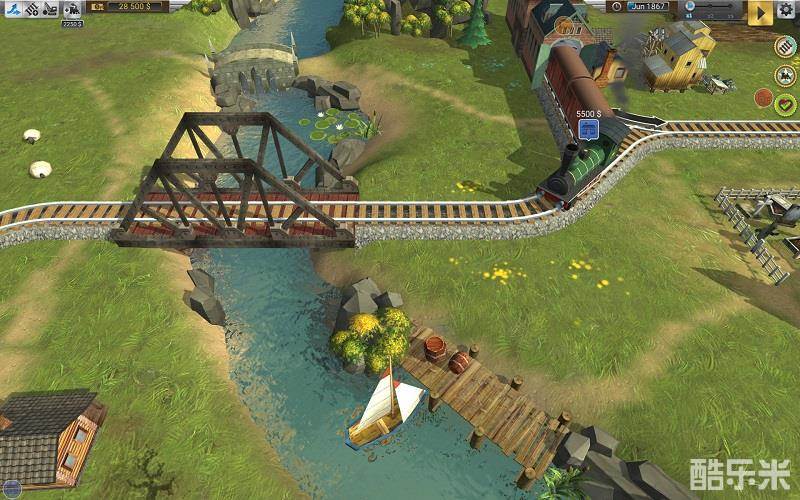800x500 pixels.
Task: Activate the bulldozer demolish tool
Action: tap(50, 9)
